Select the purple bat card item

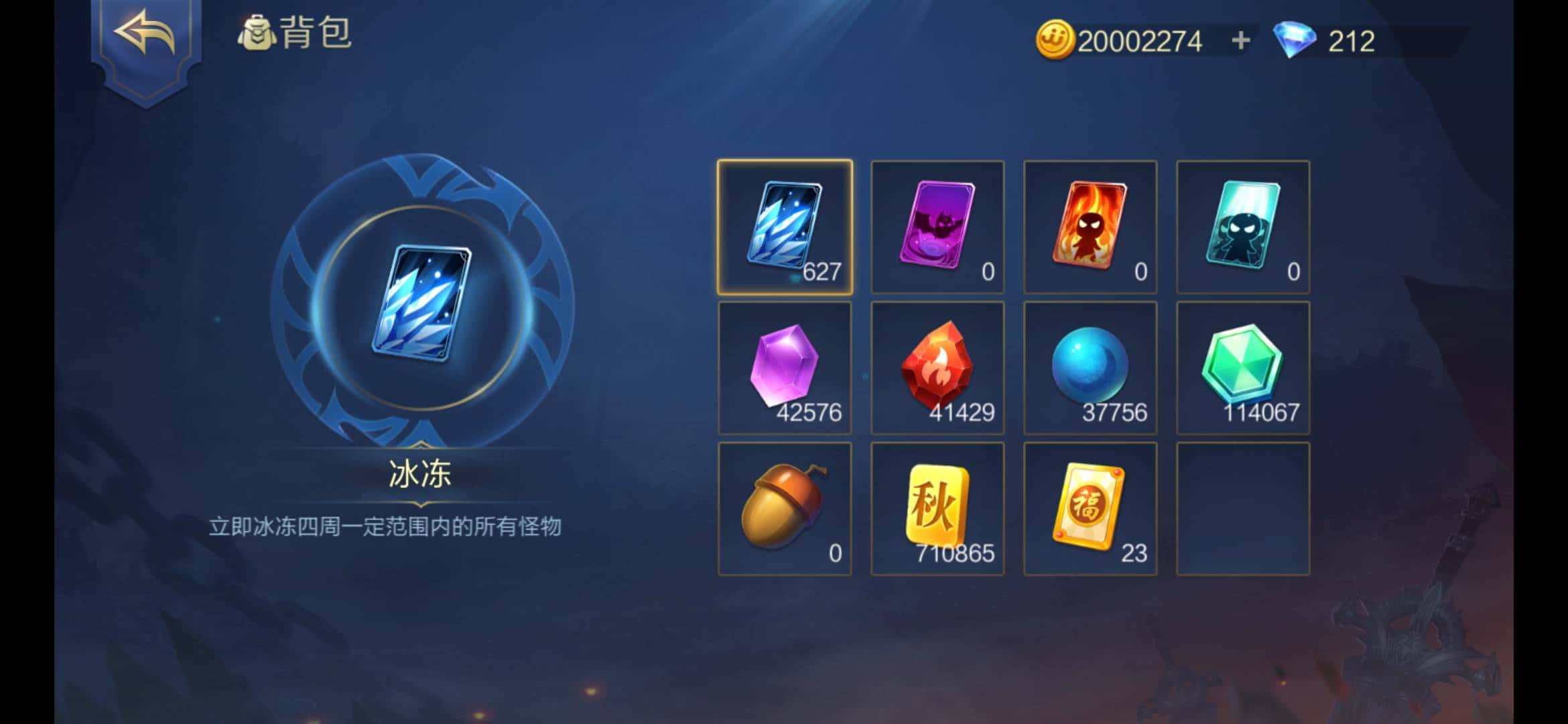[x=937, y=225]
